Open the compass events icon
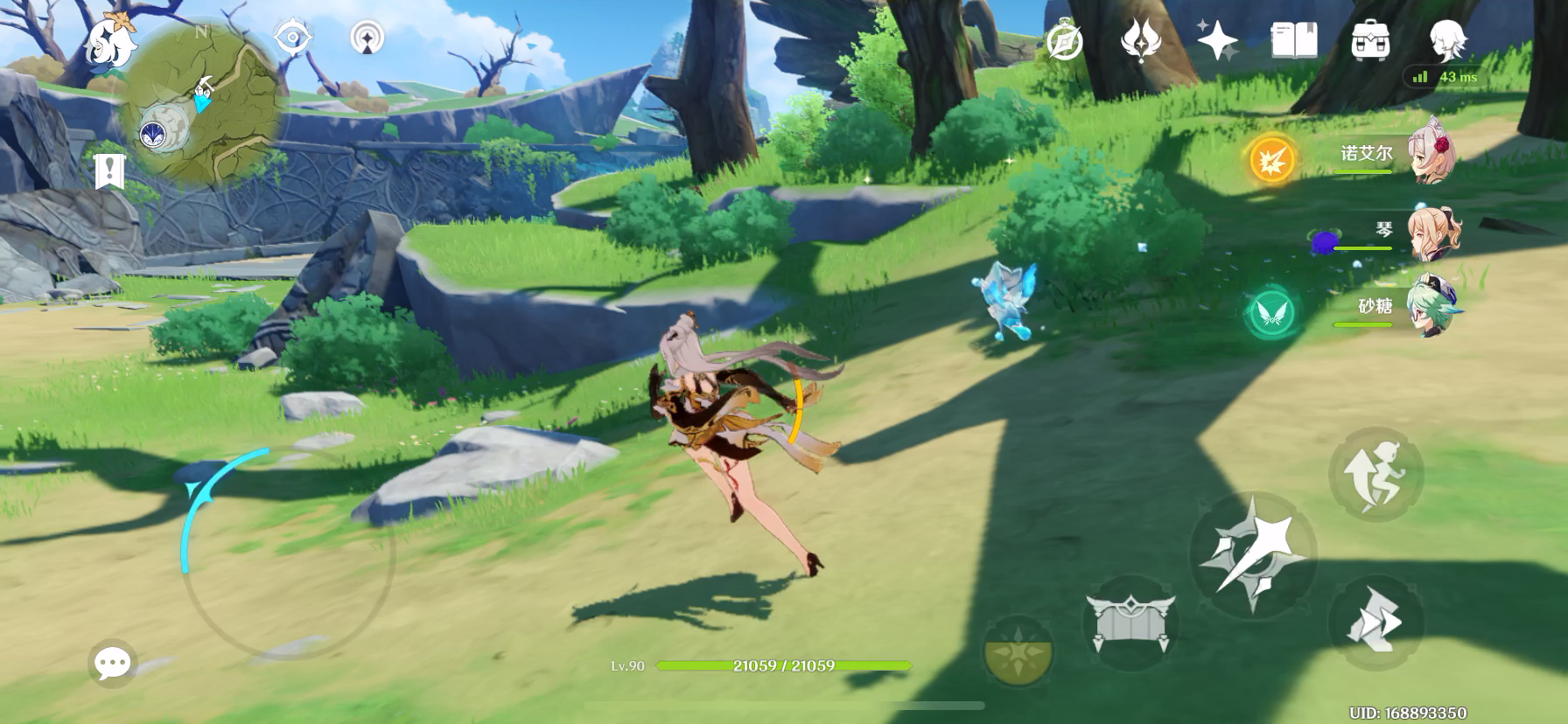The height and width of the screenshot is (724, 1568). coord(1065,40)
